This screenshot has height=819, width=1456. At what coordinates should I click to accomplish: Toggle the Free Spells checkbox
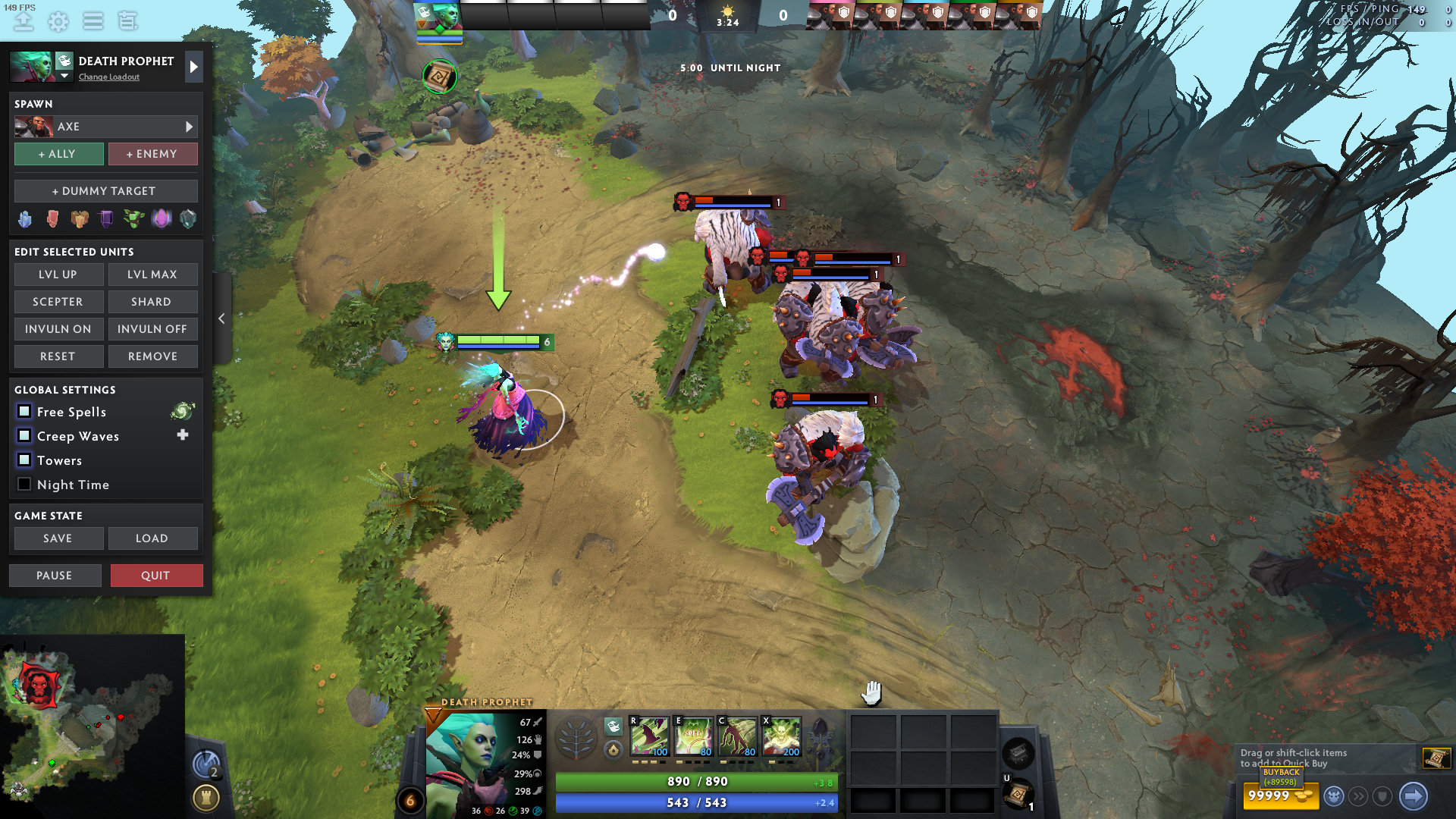(x=24, y=412)
